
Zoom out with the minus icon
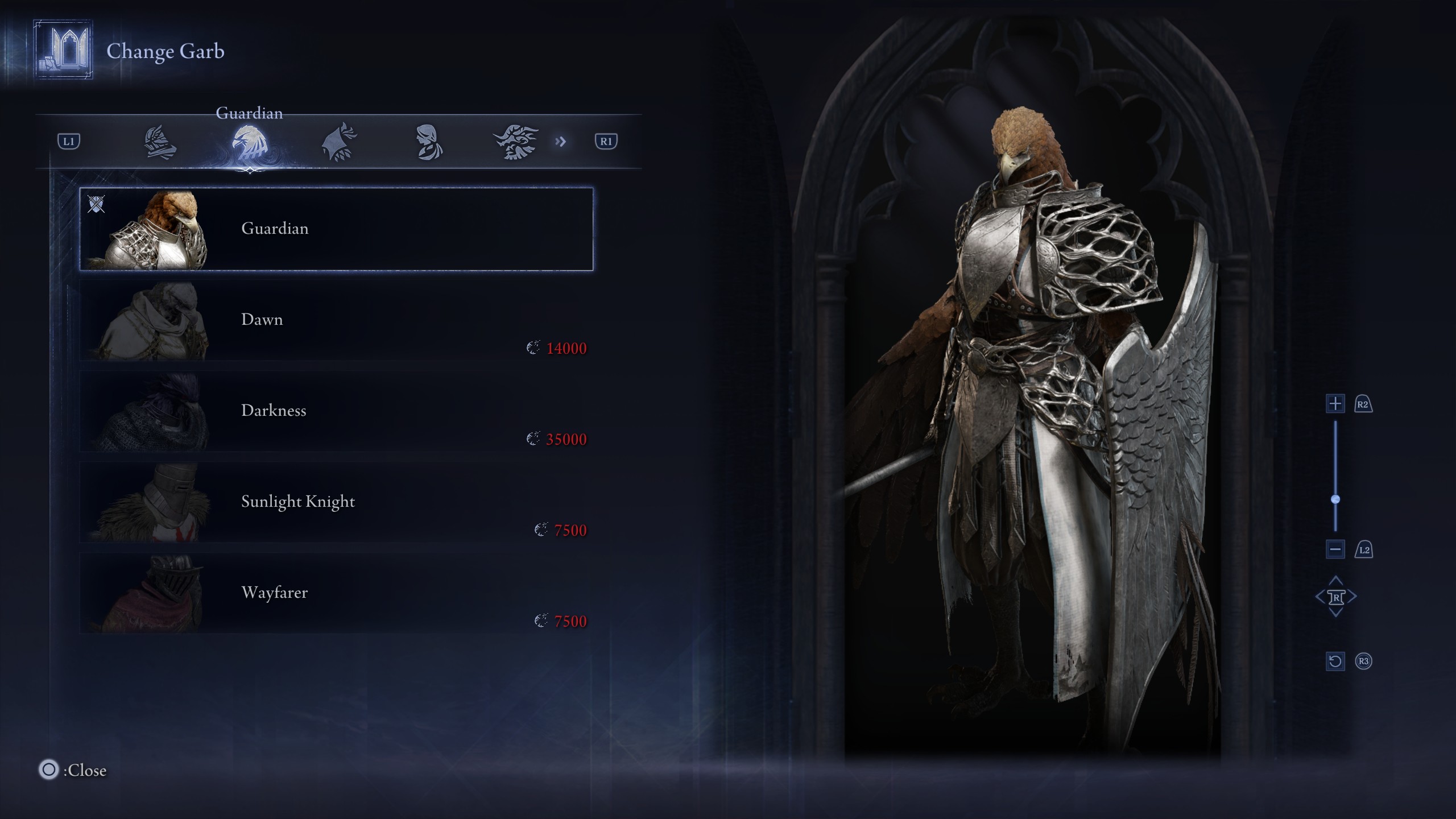tap(1335, 549)
